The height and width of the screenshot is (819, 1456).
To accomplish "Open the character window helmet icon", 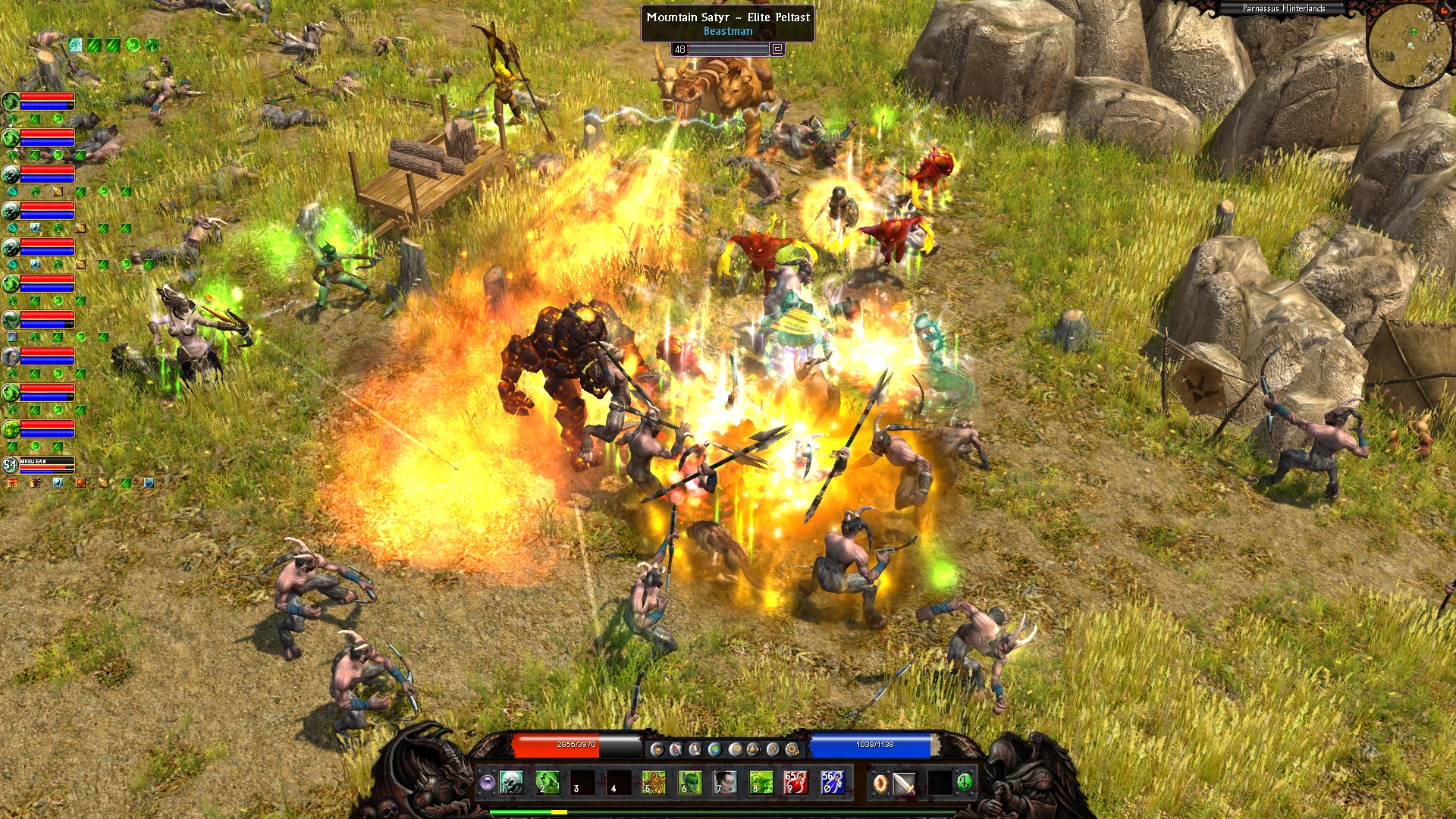I will (657, 749).
